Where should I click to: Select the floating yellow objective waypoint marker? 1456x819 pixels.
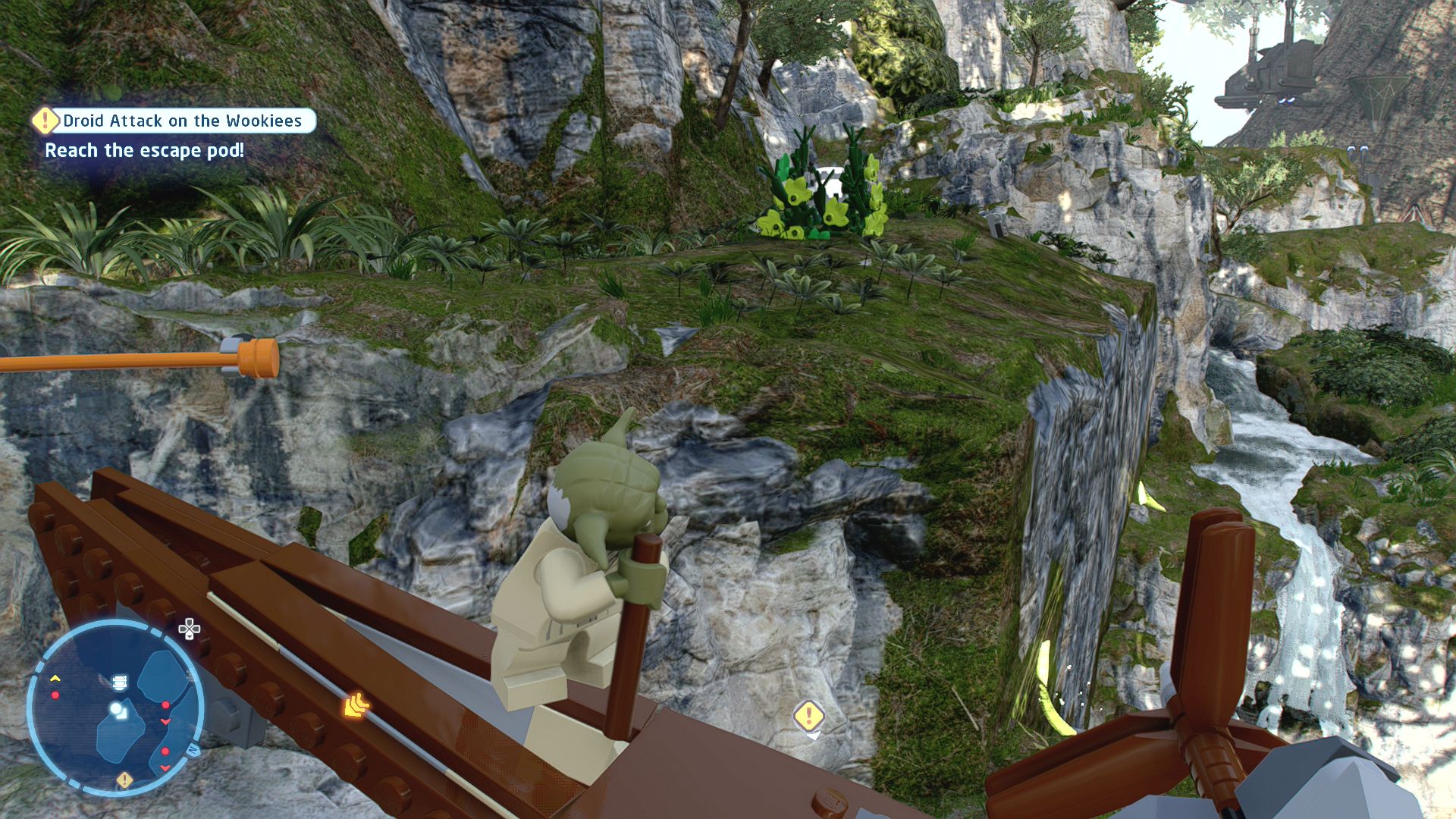(808, 715)
